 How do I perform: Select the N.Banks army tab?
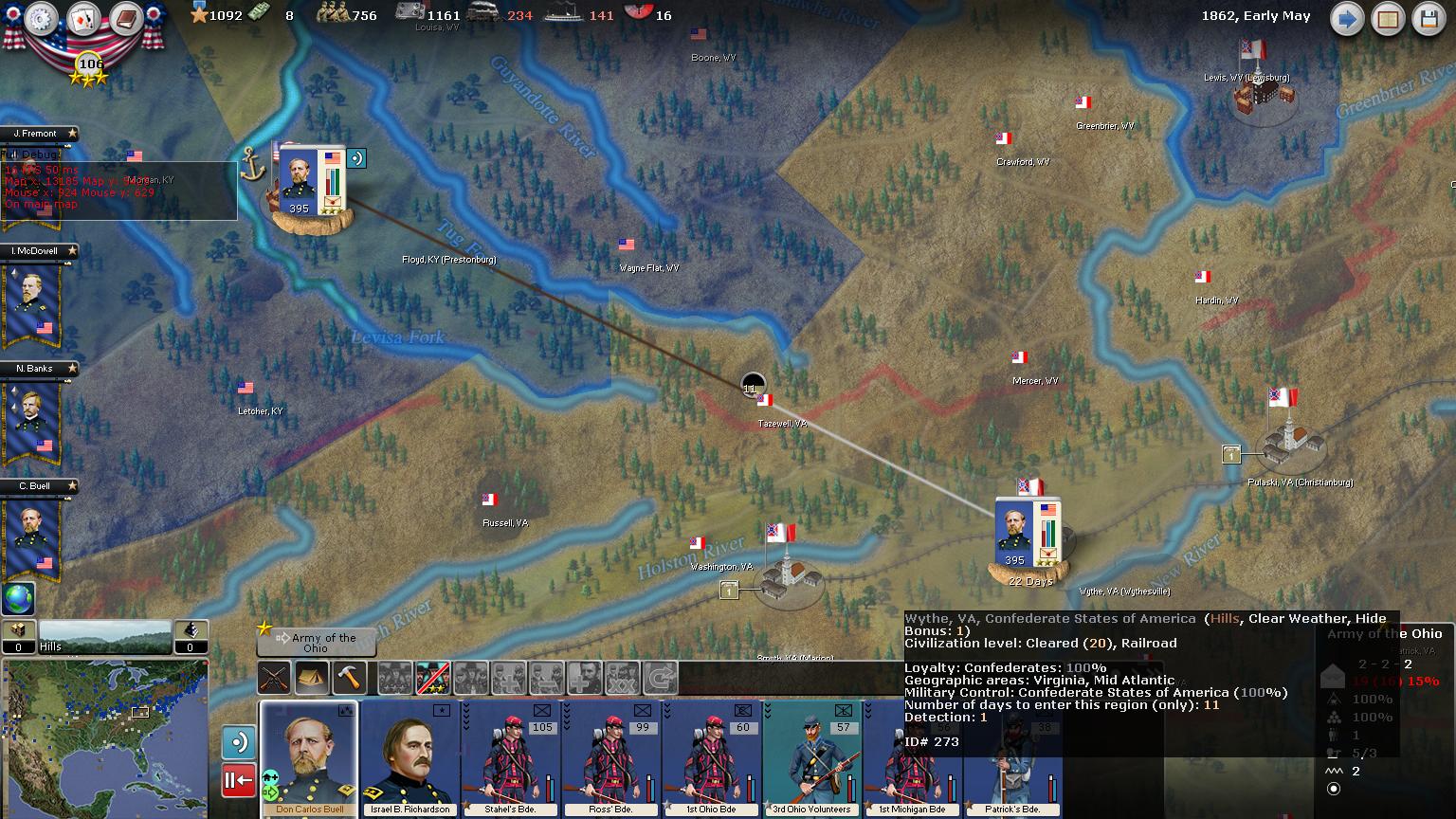pyautogui.click(x=38, y=369)
